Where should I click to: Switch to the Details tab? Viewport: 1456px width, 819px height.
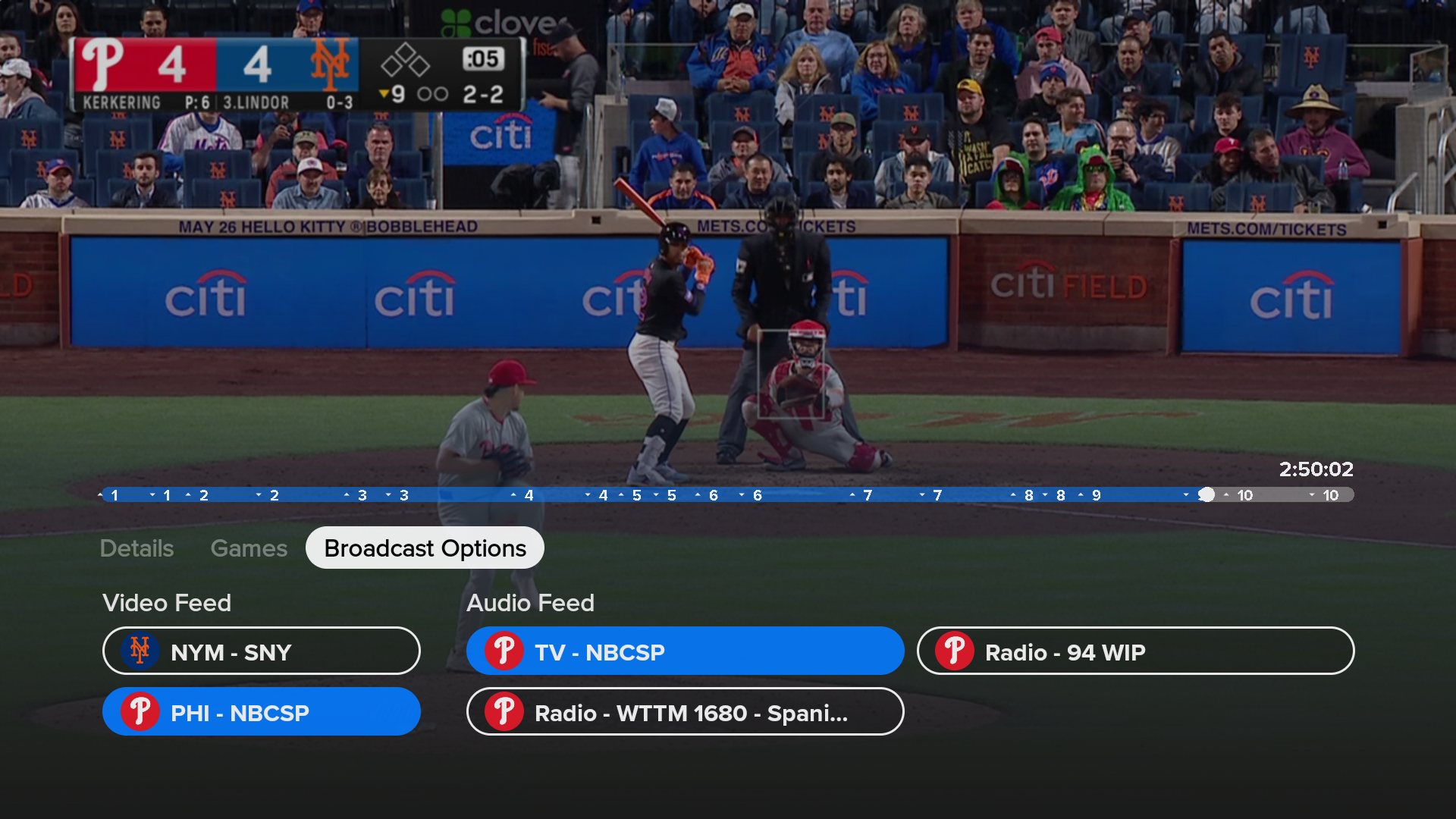pos(136,548)
